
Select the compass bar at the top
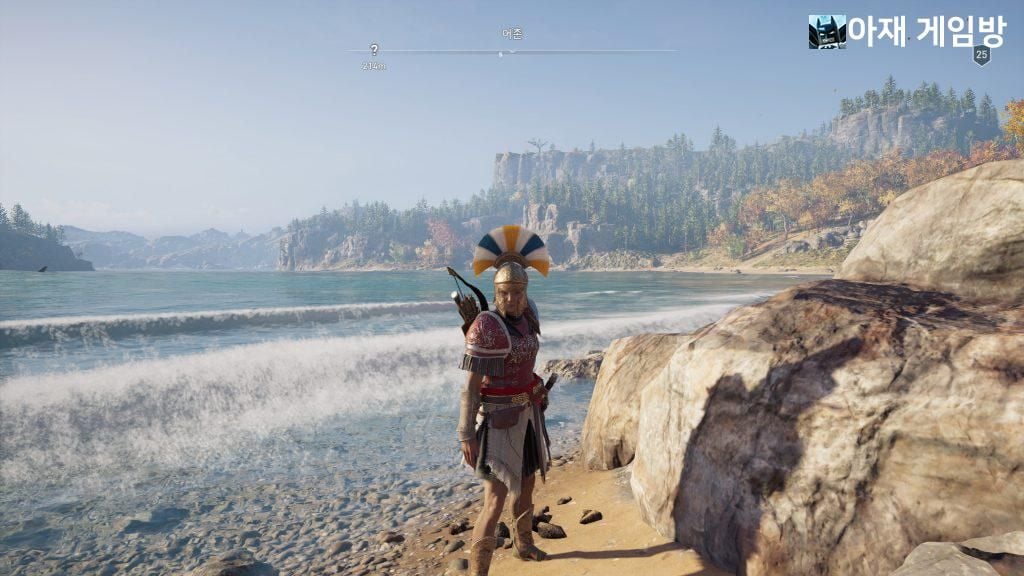tap(511, 51)
